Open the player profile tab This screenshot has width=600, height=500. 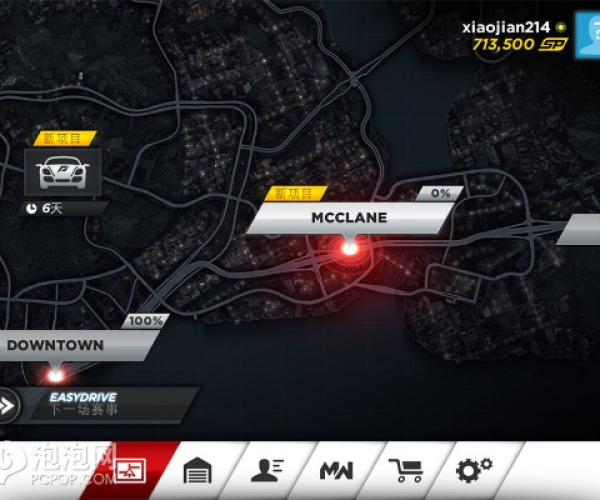coord(266,470)
